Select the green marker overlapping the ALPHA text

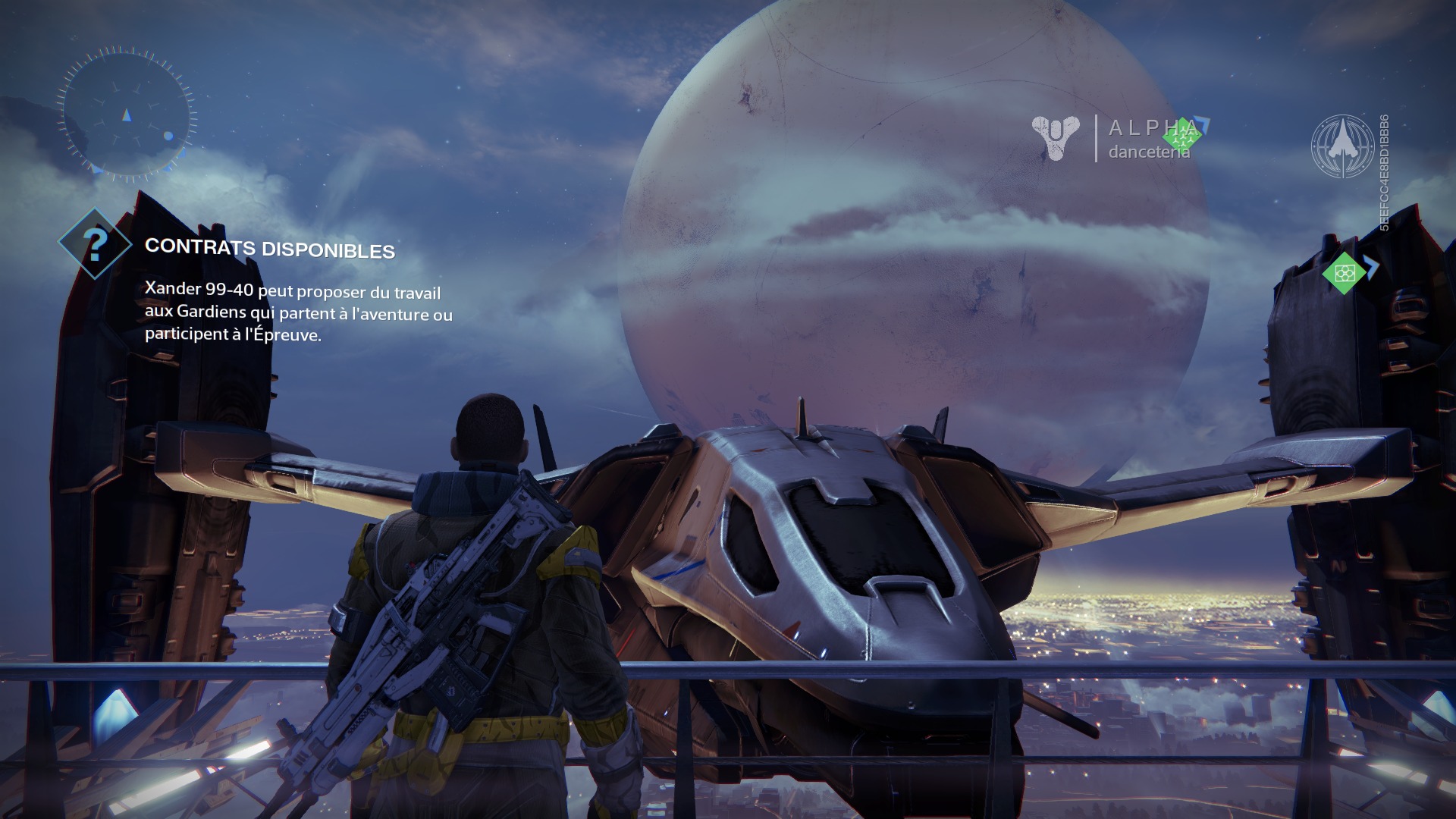(x=1179, y=136)
